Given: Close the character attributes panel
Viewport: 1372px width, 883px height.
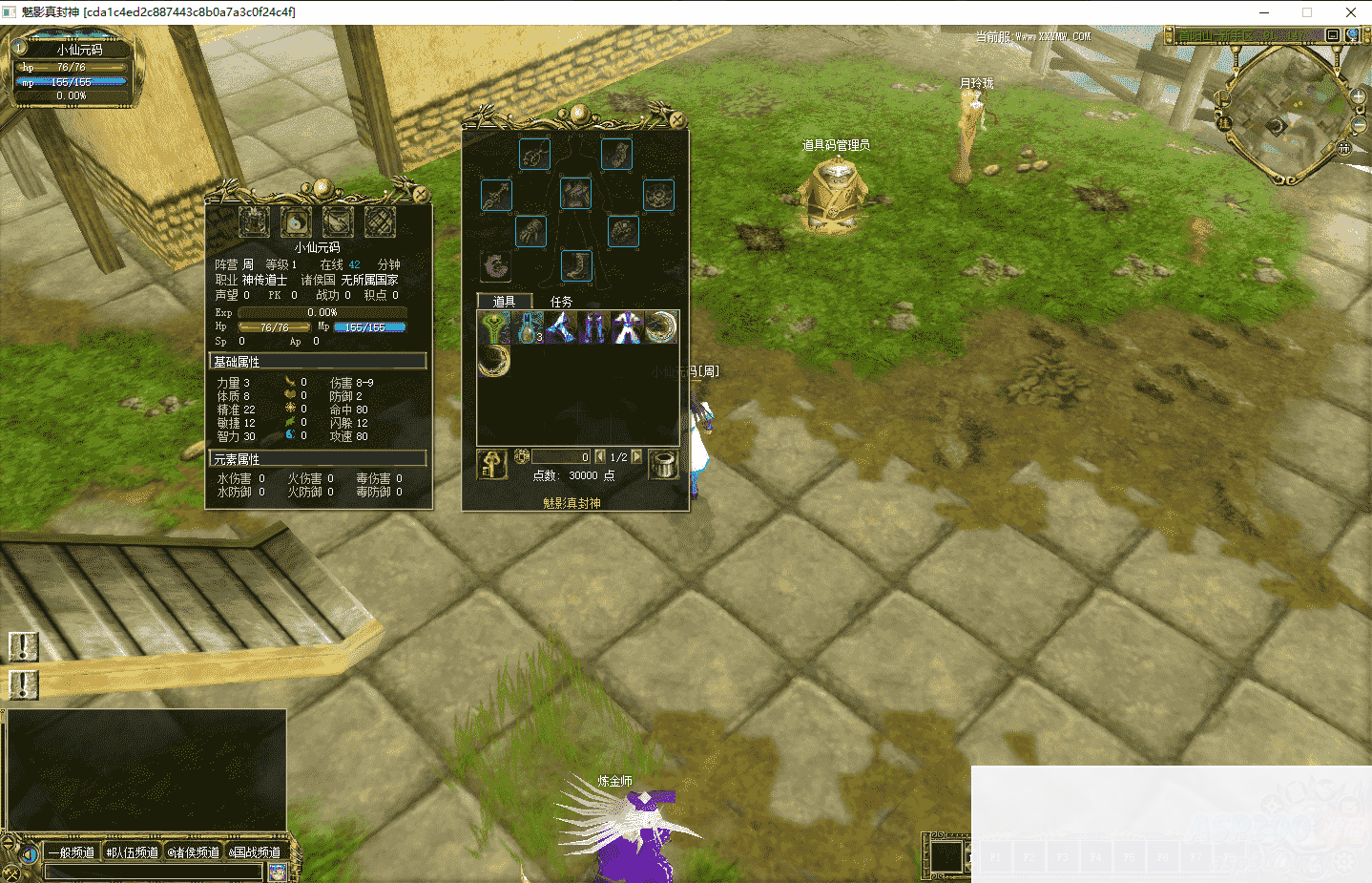Looking at the screenshot, I should (x=420, y=194).
